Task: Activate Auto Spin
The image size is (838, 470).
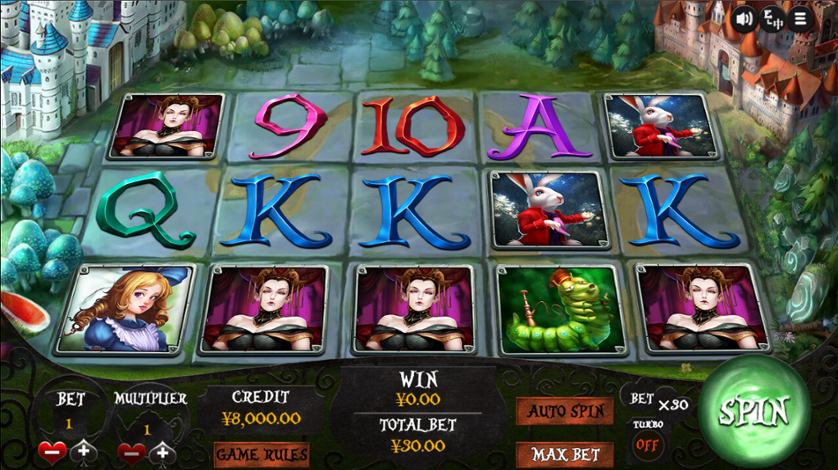Action: [565, 411]
